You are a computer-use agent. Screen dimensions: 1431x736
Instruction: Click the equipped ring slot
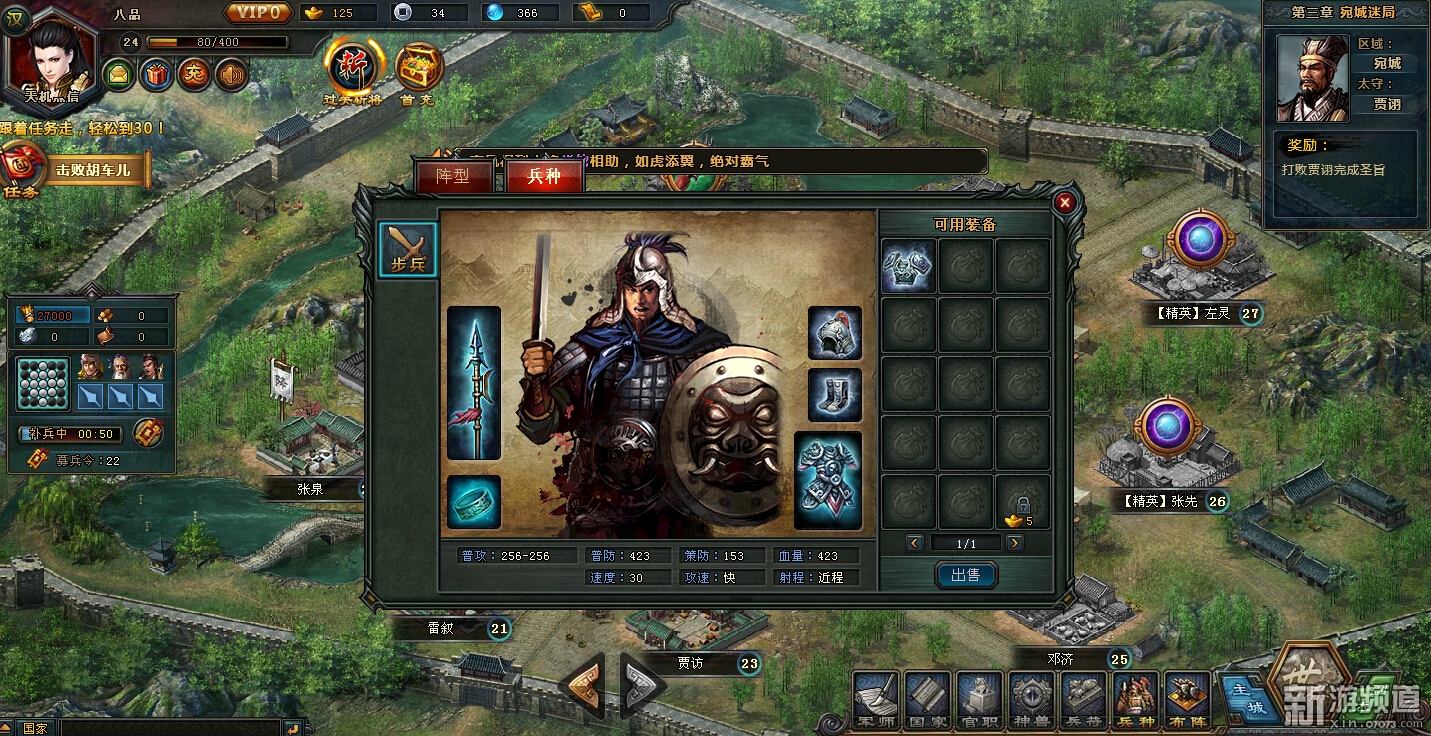pyautogui.click(x=474, y=501)
